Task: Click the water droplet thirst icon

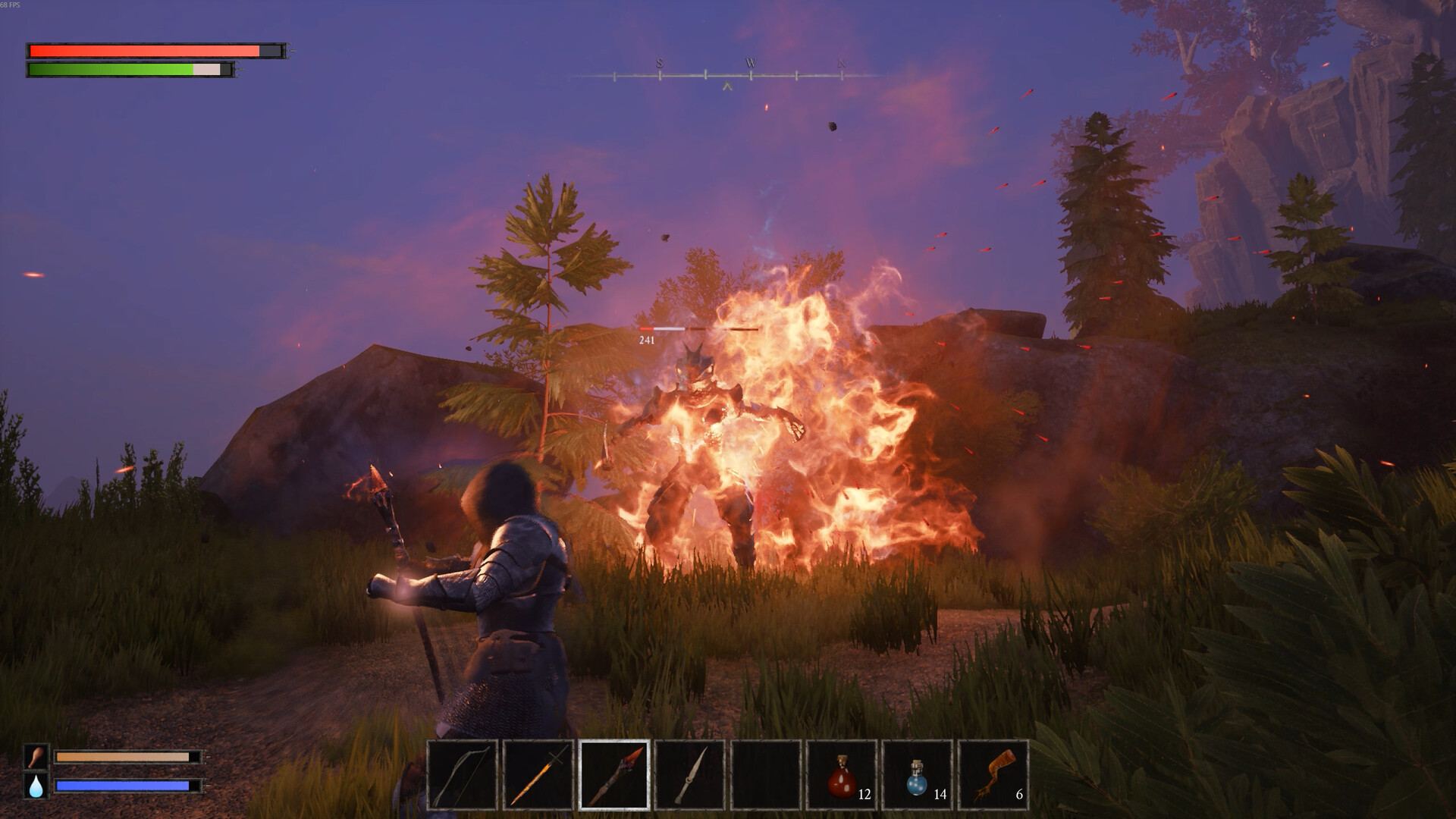Action: click(36, 786)
